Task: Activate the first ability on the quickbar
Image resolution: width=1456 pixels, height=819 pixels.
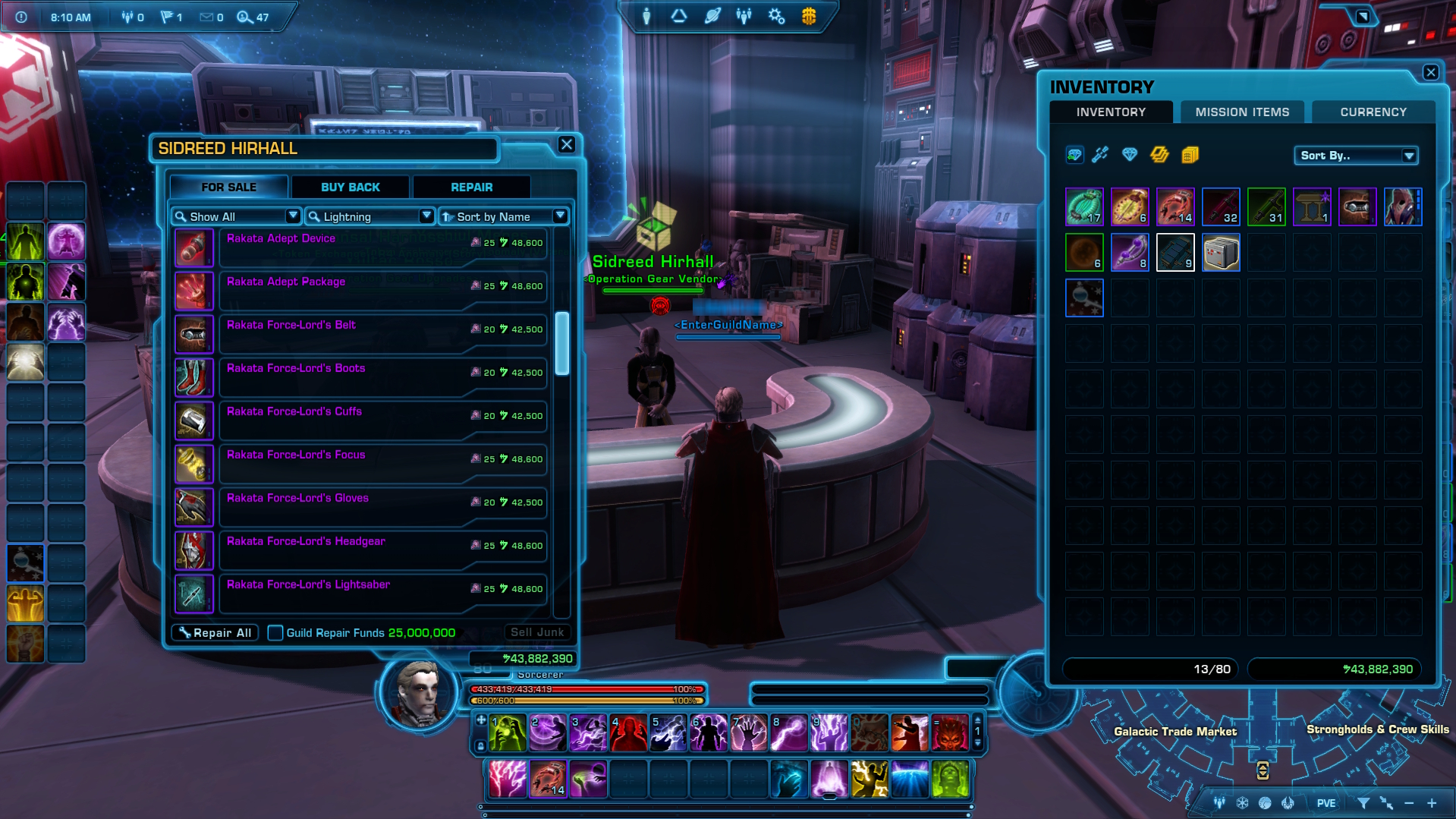Action: 507,731
